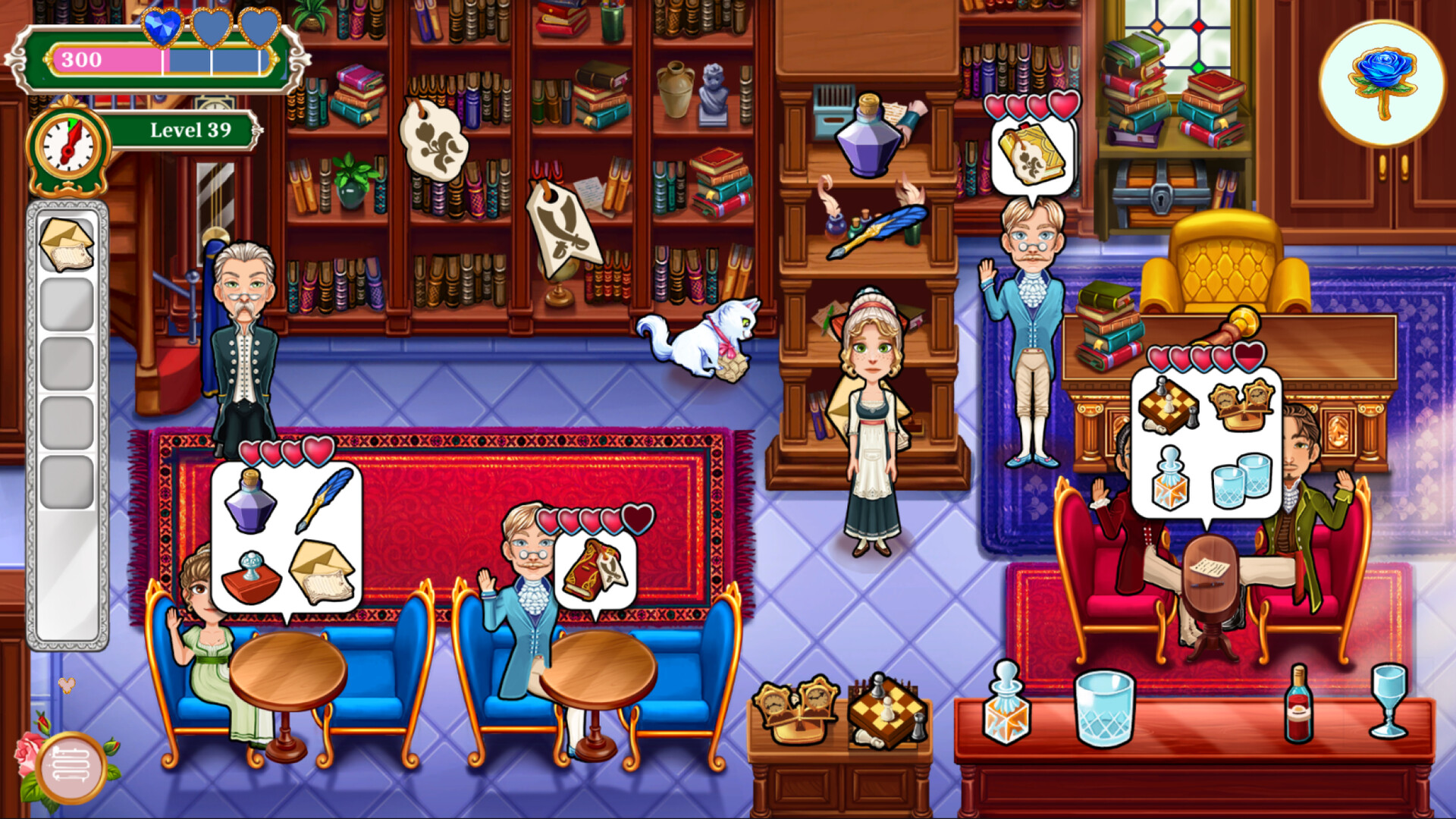The width and height of the screenshot is (1456, 819).
Task: Click the Level 39 banner
Action: tap(188, 130)
